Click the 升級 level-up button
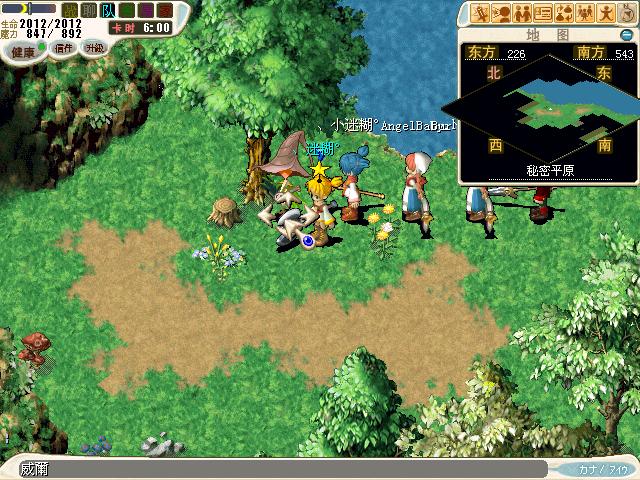Screen dimensions: 640x480 [x=94, y=48]
